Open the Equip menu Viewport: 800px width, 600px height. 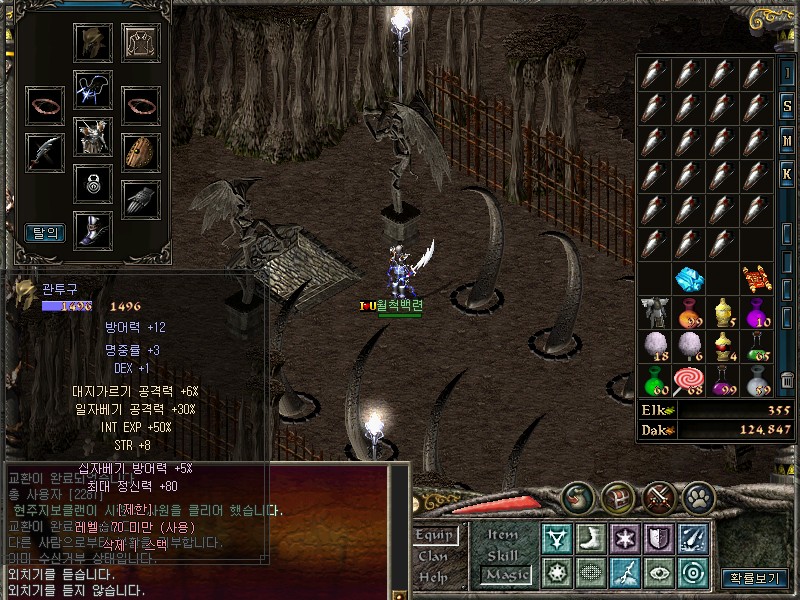[x=437, y=536]
